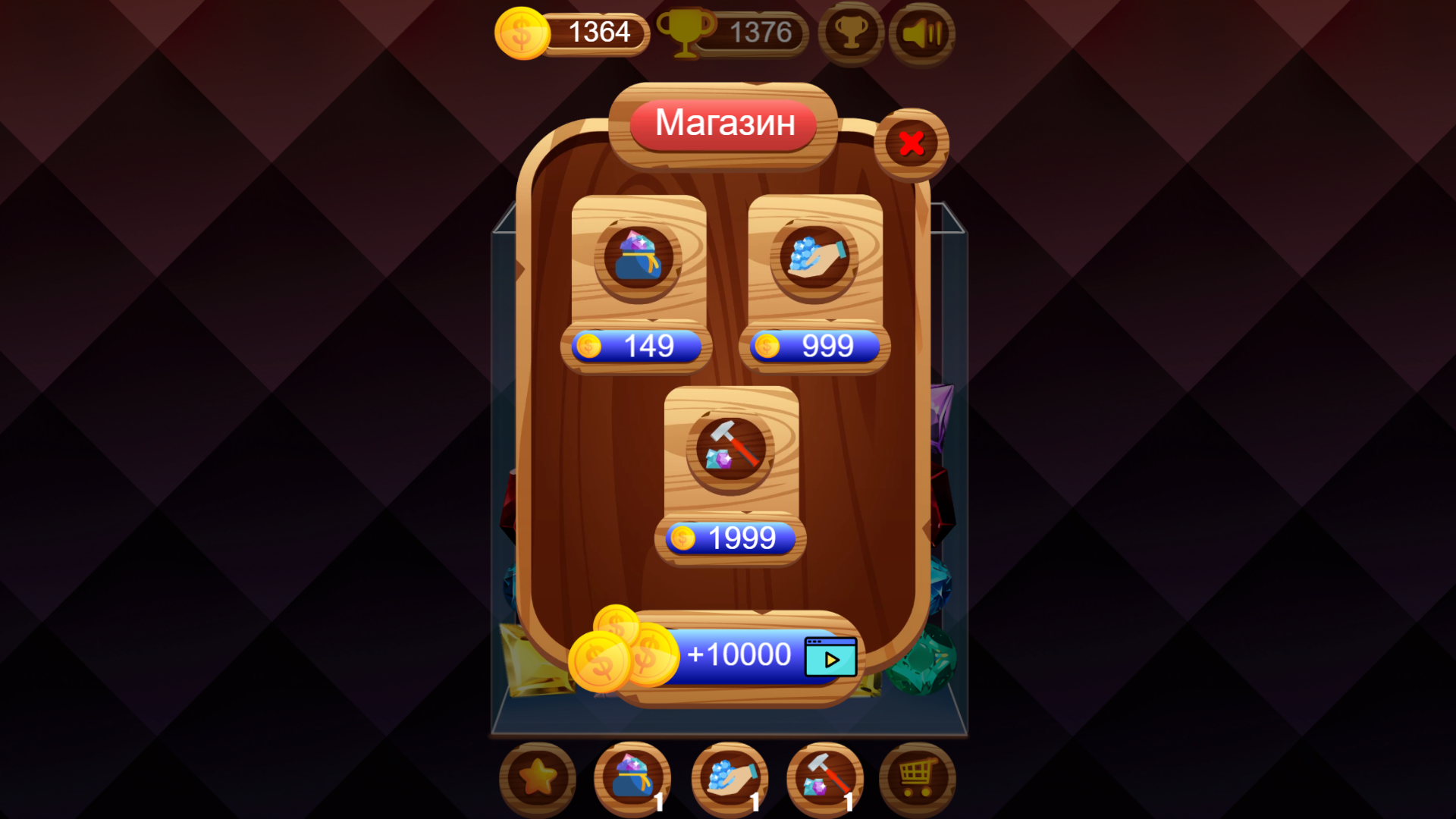The height and width of the screenshot is (819, 1456).
Task: Select the hammer shop item thumbnail
Action: pos(730,451)
